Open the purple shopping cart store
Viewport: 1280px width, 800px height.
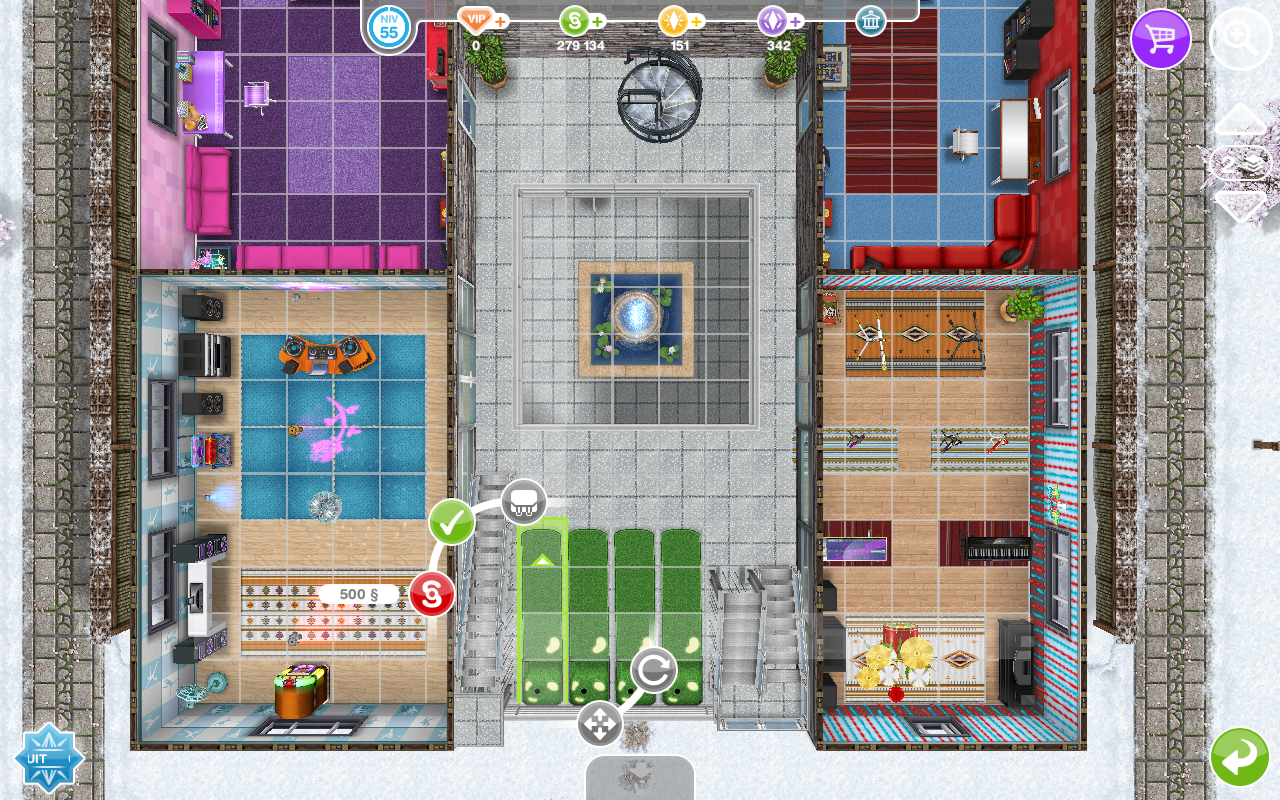tap(1160, 40)
